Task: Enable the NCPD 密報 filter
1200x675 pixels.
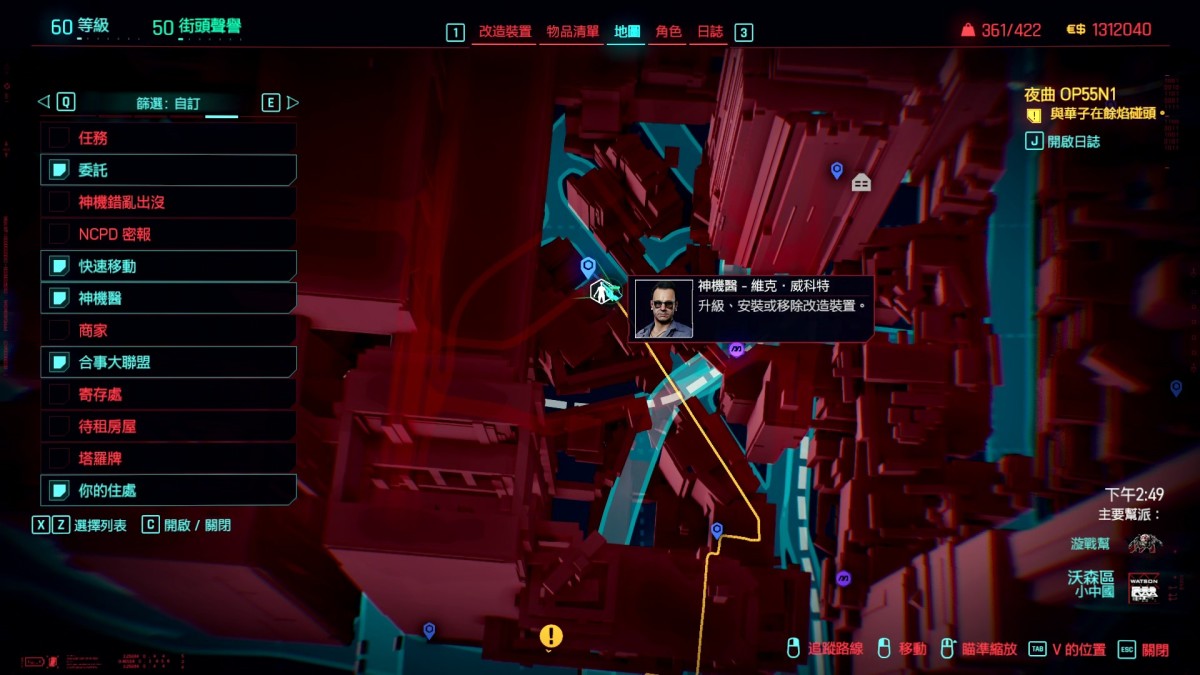Action: [x=168, y=234]
